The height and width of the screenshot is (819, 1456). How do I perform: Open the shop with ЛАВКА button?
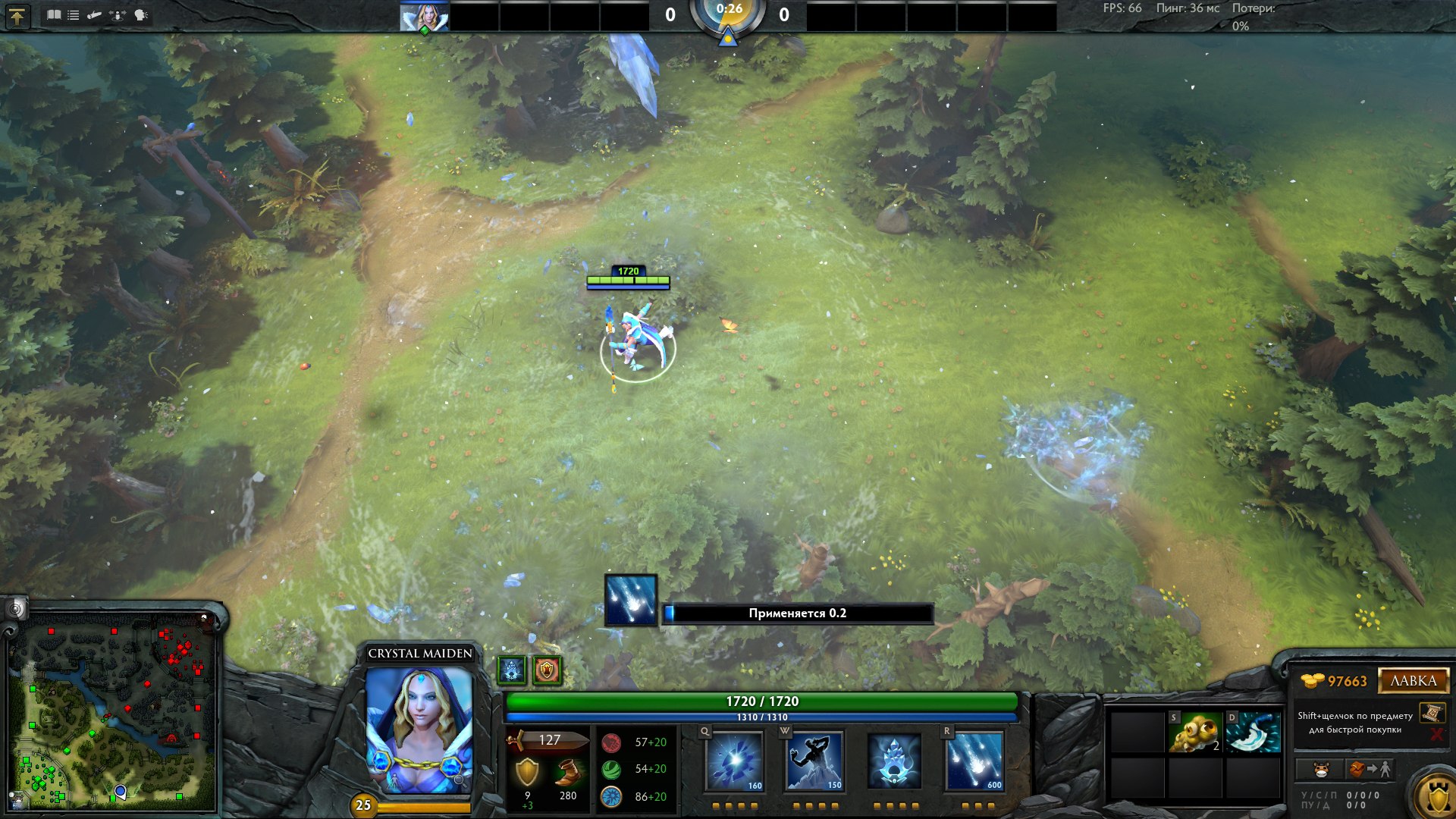[1413, 680]
